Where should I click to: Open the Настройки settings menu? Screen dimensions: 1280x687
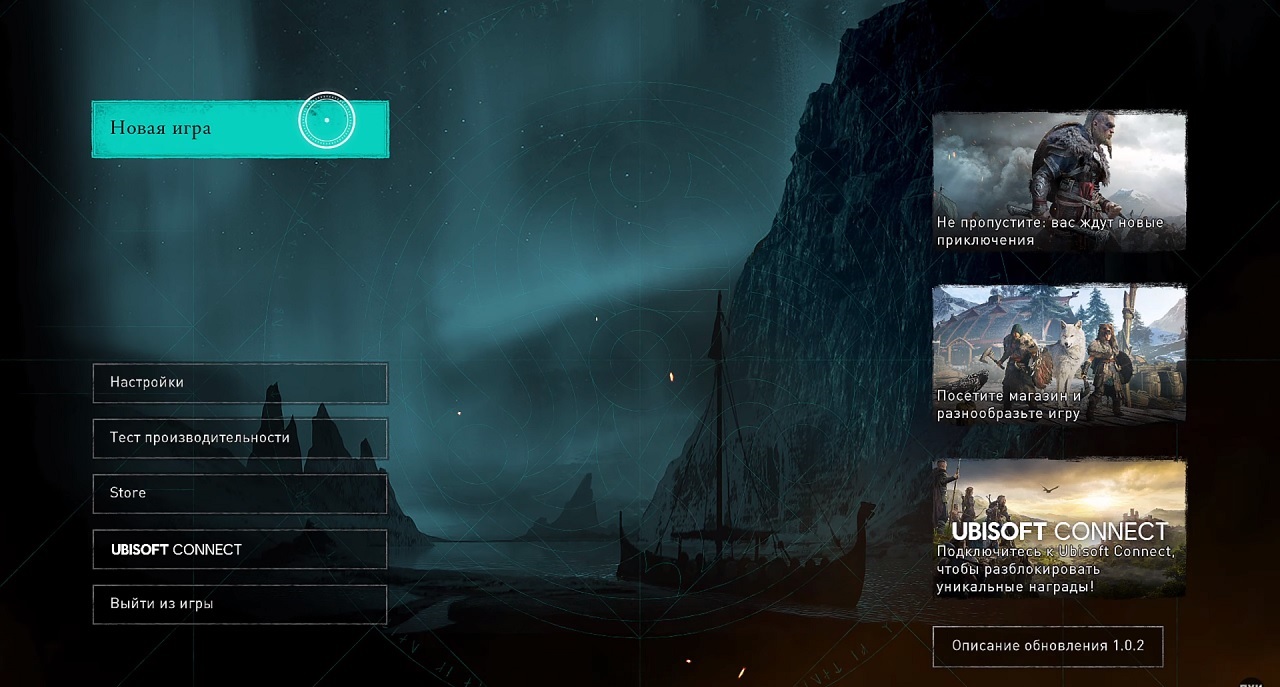tap(240, 383)
